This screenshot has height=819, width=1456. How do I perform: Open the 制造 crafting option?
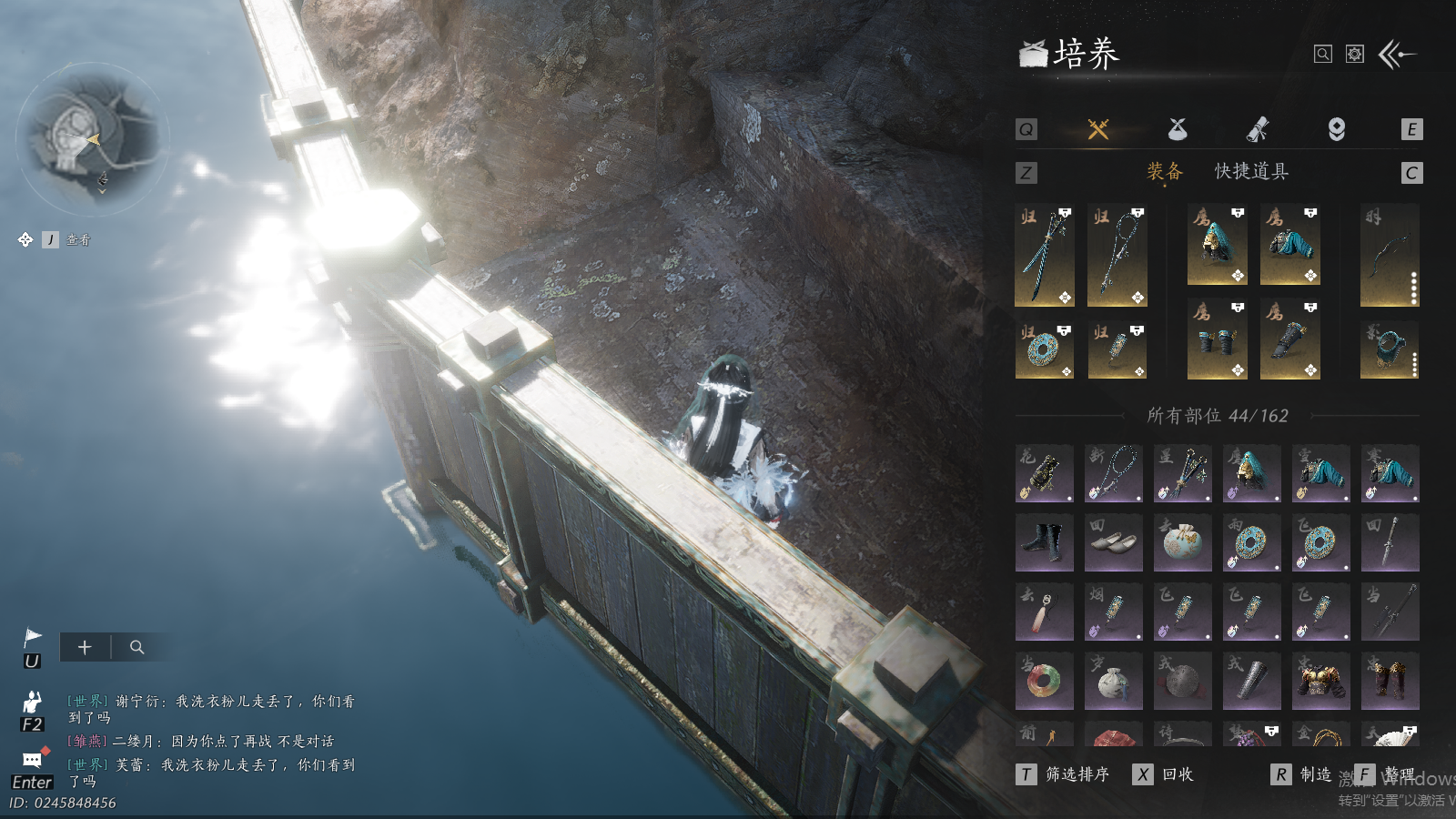[1303, 774]
